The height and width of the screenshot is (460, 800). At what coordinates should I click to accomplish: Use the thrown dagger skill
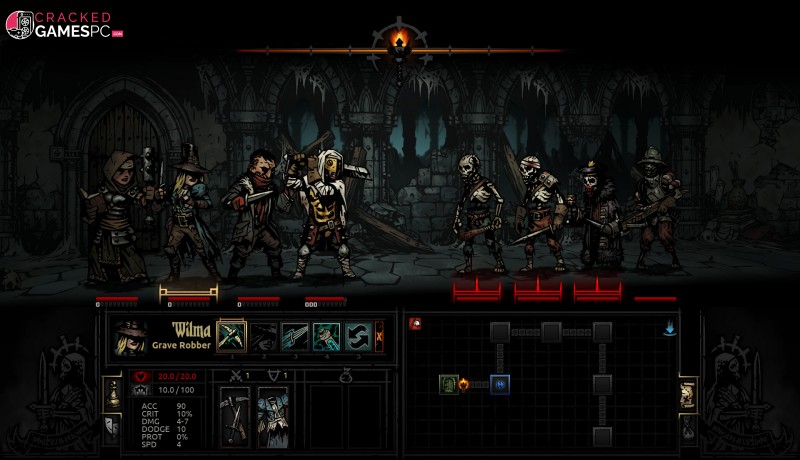[295, 336]
